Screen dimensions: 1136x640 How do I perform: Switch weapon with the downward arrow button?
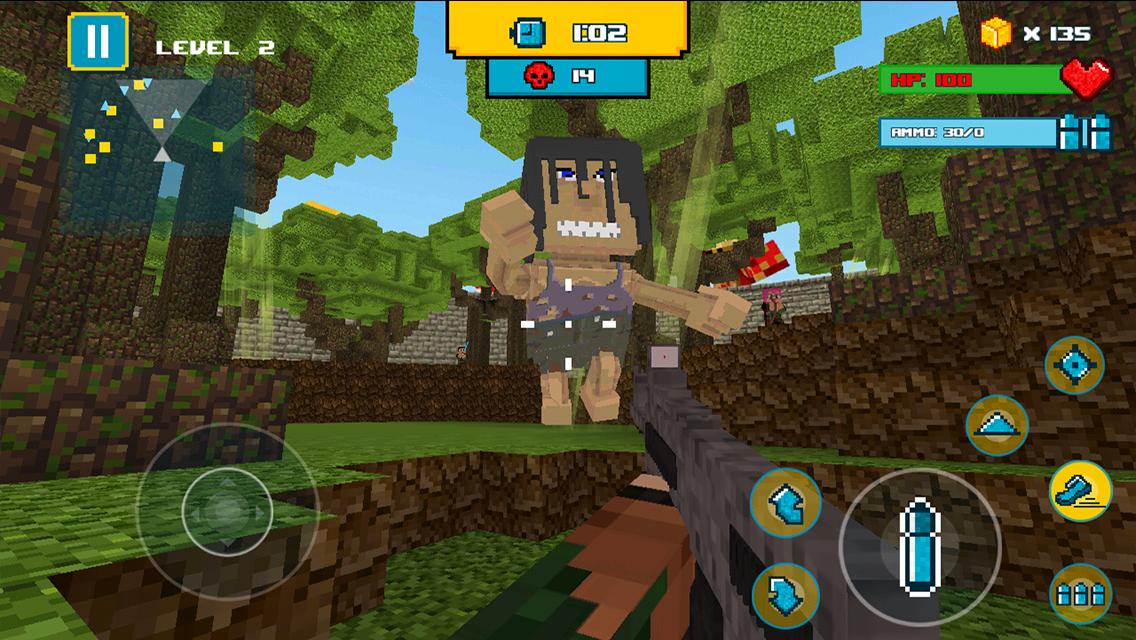pyautogui.click(x=786, y=594)
